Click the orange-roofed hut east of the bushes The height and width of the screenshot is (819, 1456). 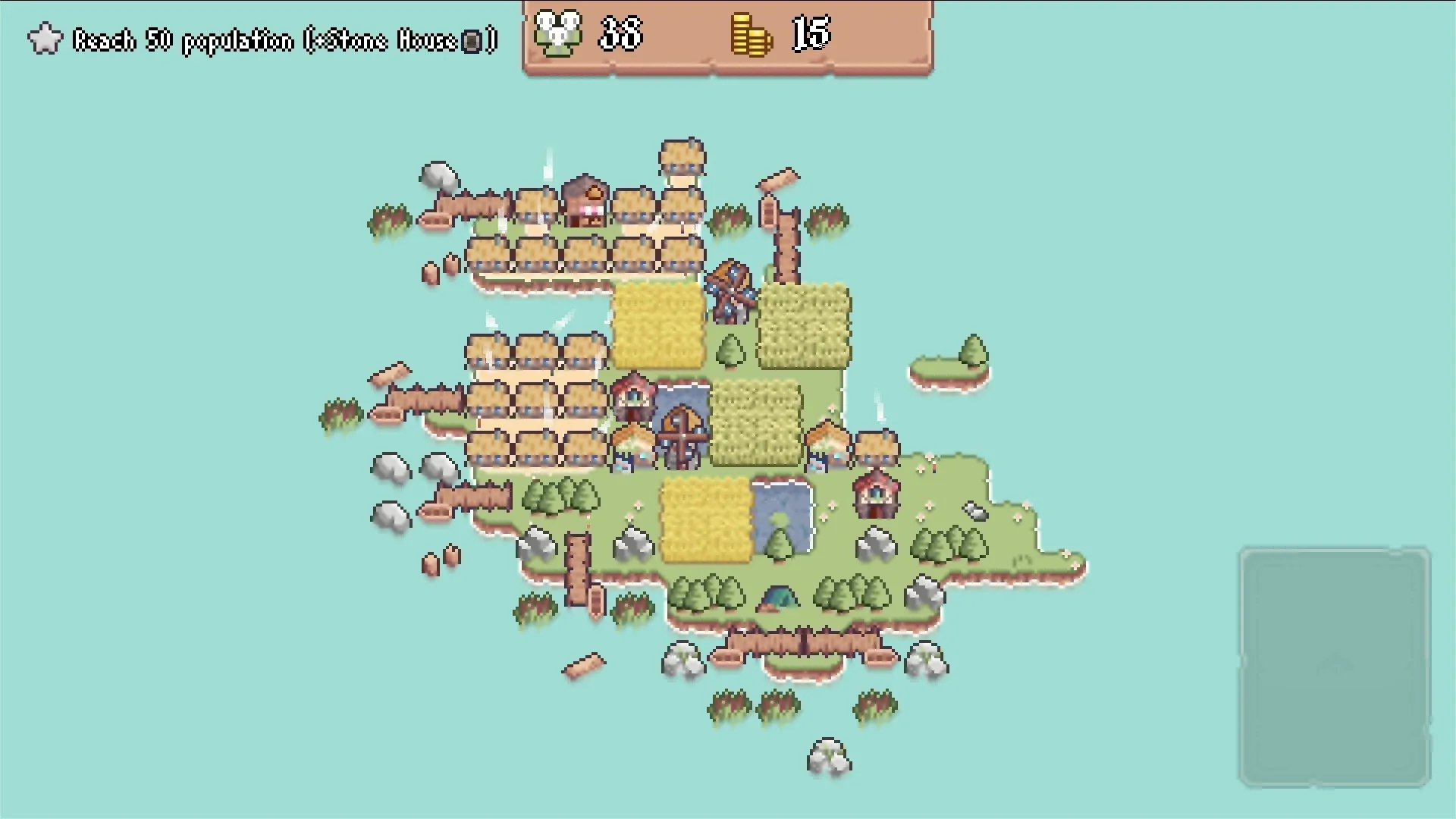[x=825, y=443]
